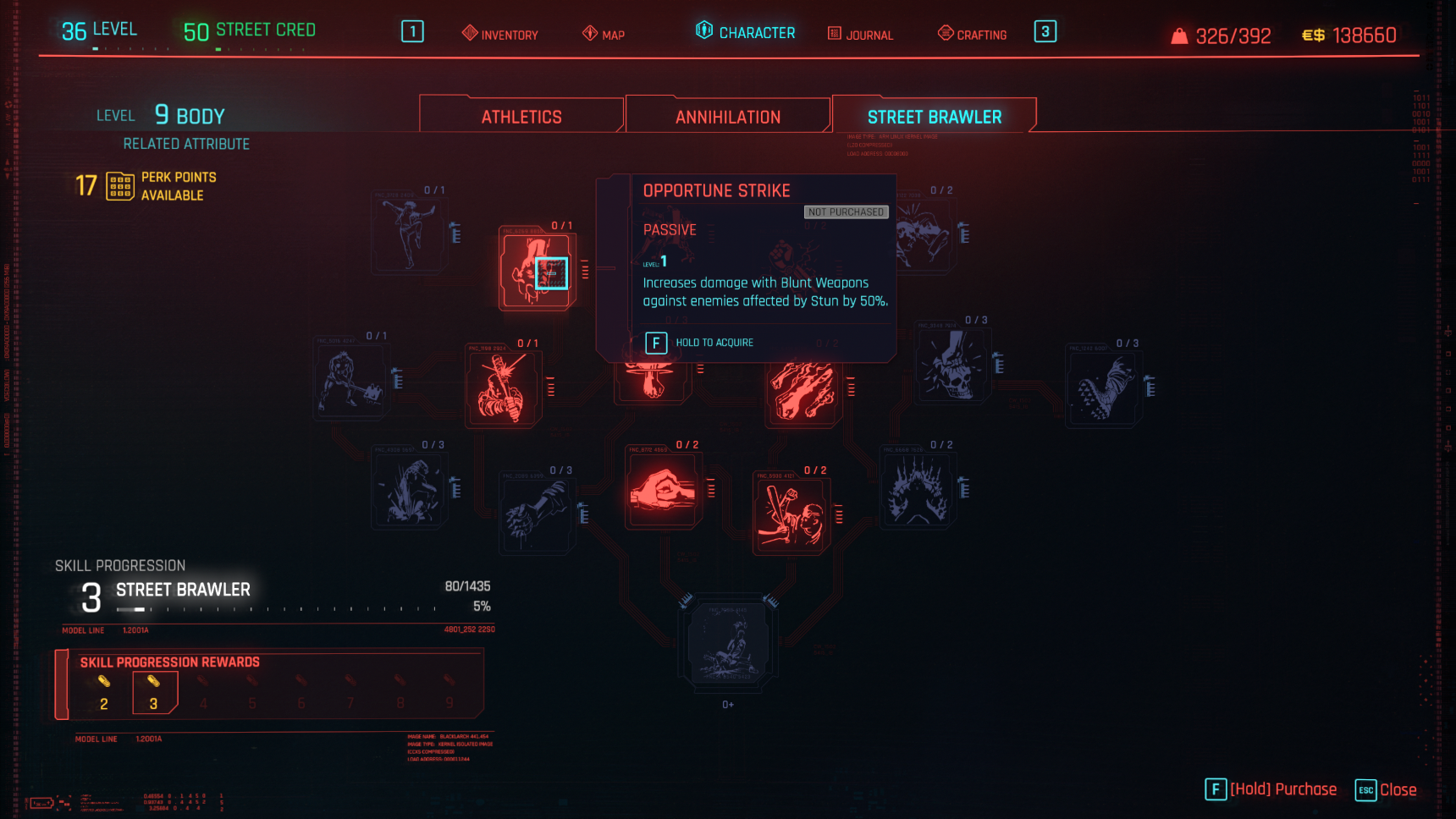Viewport: 1456px width, 819px height.
Task: Select the fist crushing skull perk
Action: click(x=953, y=366)
